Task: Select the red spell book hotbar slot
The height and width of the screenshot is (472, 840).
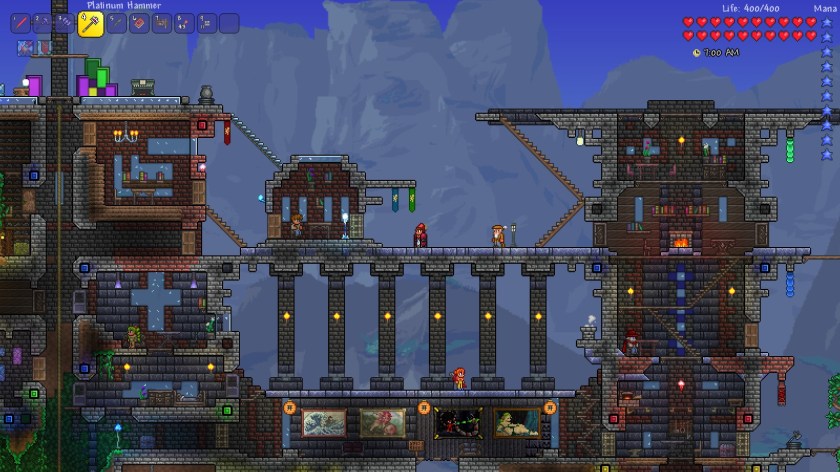Action: click(x=138, y=23)
